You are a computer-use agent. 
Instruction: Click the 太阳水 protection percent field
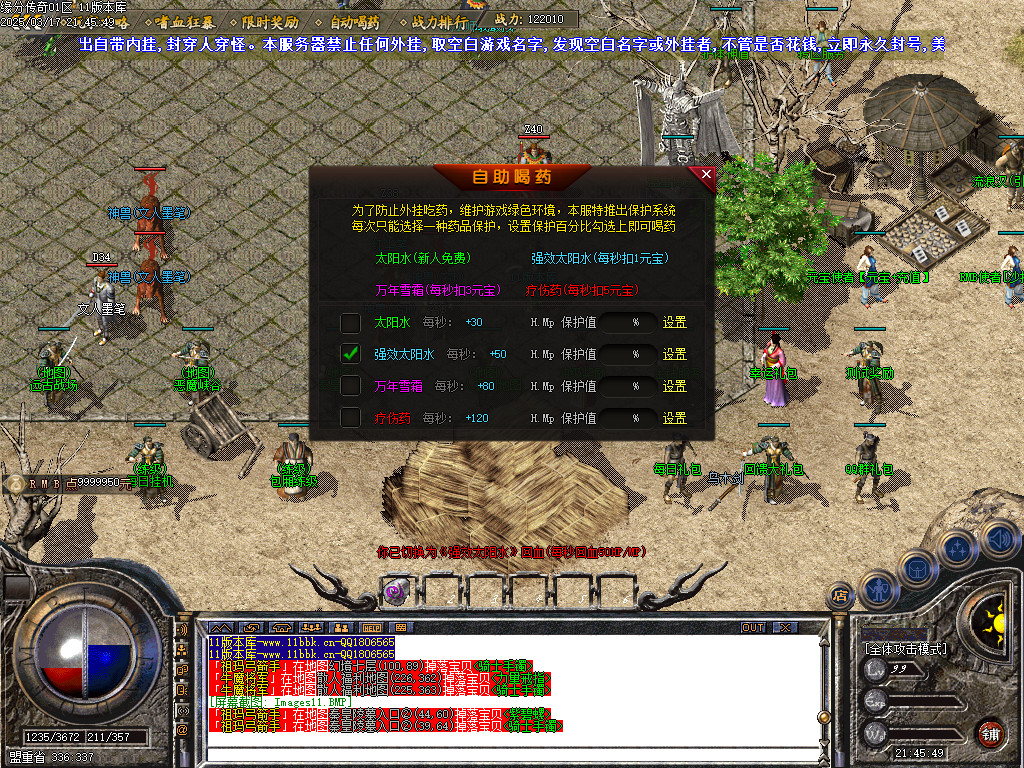point(629,323)
